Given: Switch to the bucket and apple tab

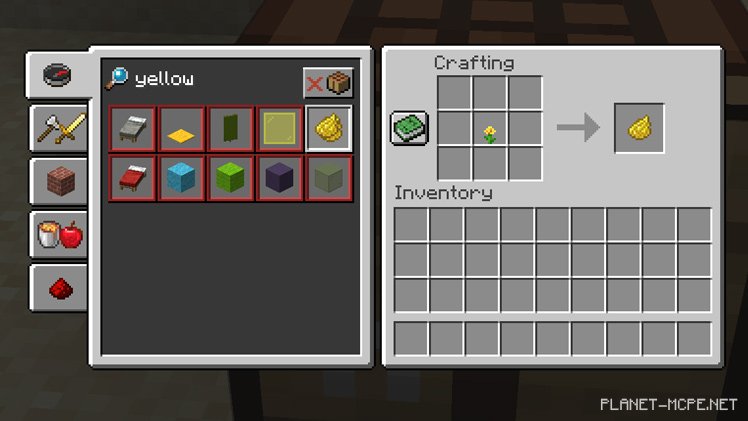Looking at the screenshot, I should [58, 236].
